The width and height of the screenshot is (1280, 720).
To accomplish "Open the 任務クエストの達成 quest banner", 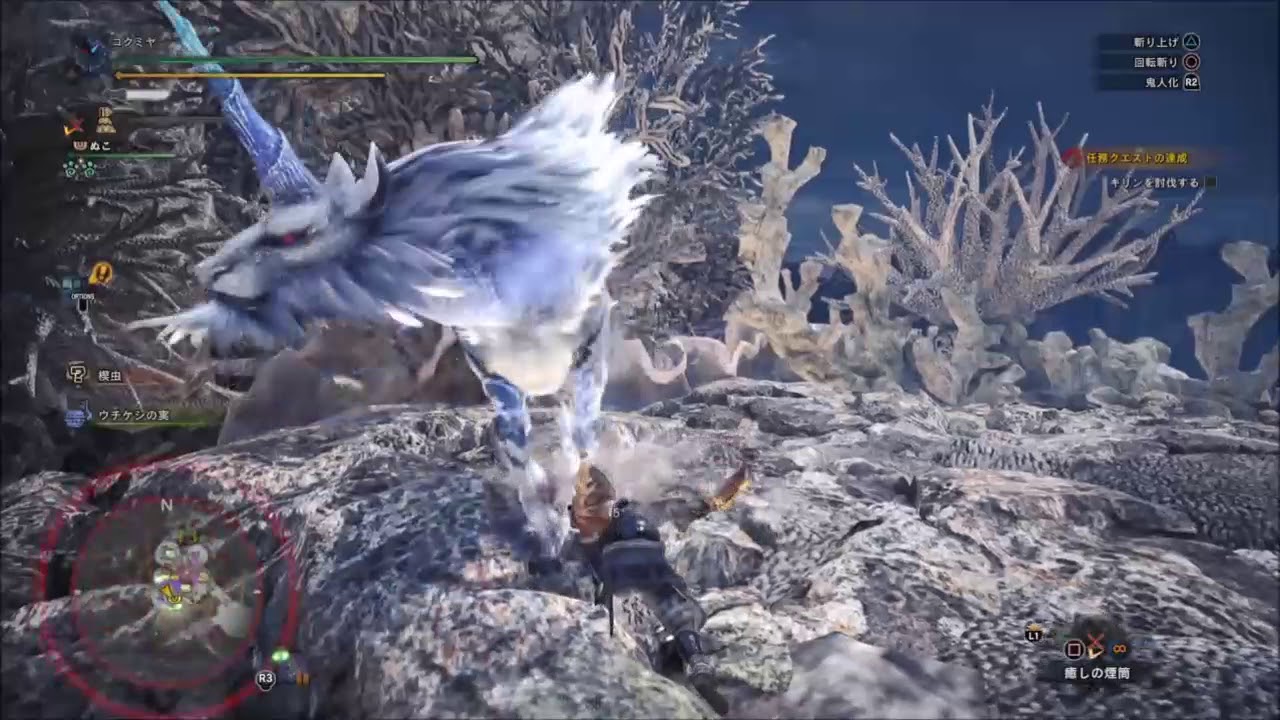I will tap(1140, 158).
